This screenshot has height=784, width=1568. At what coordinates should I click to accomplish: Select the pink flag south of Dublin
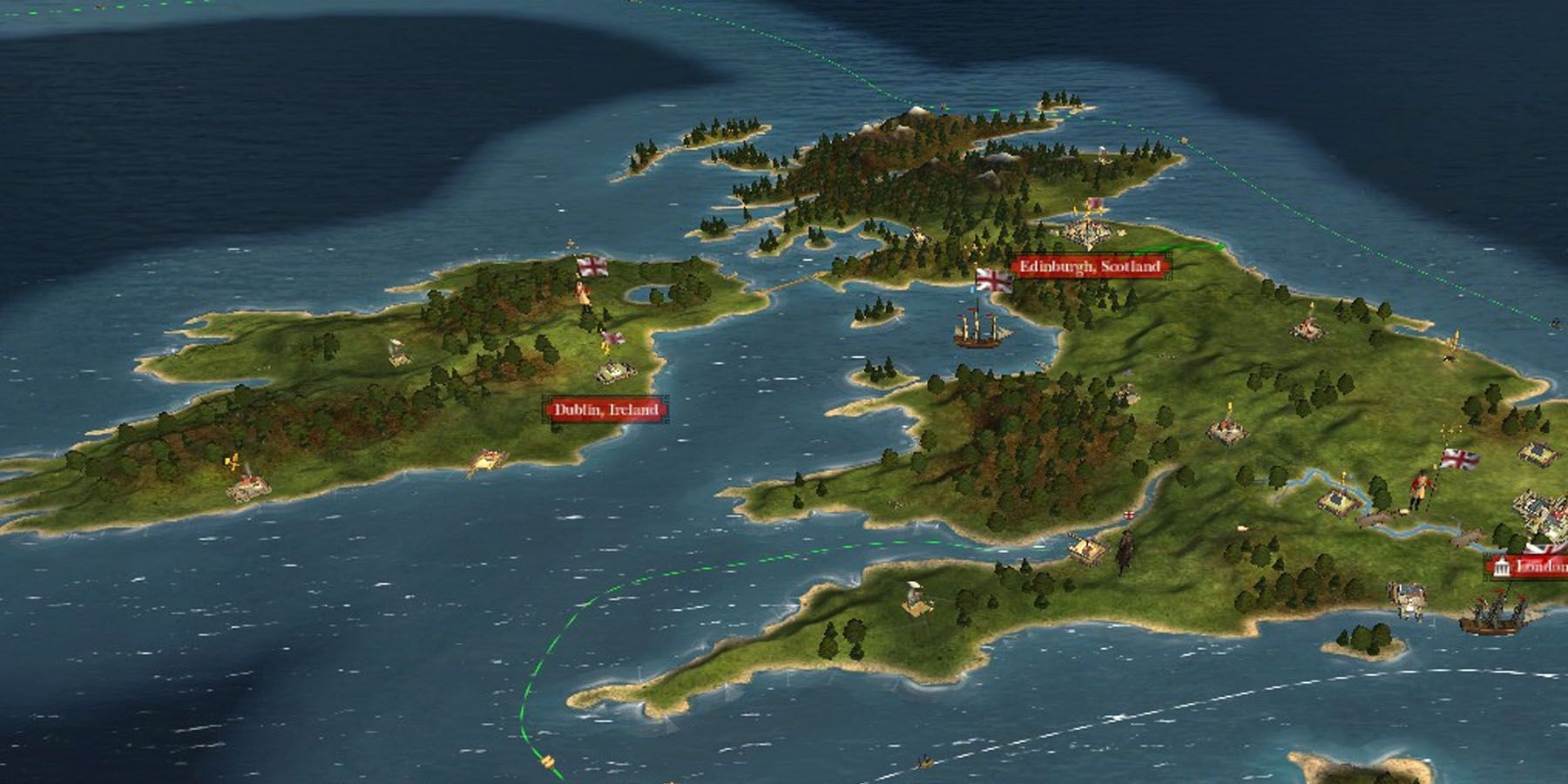tap(613, 339)
